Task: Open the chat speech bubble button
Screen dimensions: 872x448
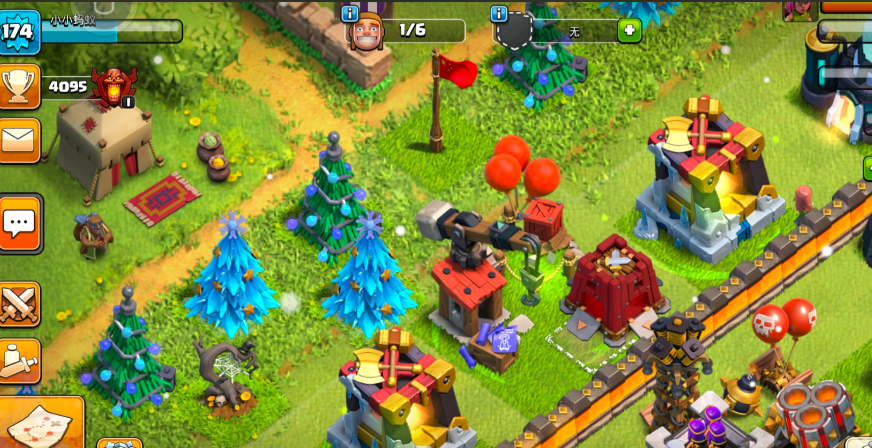Action: click(20, 222)
